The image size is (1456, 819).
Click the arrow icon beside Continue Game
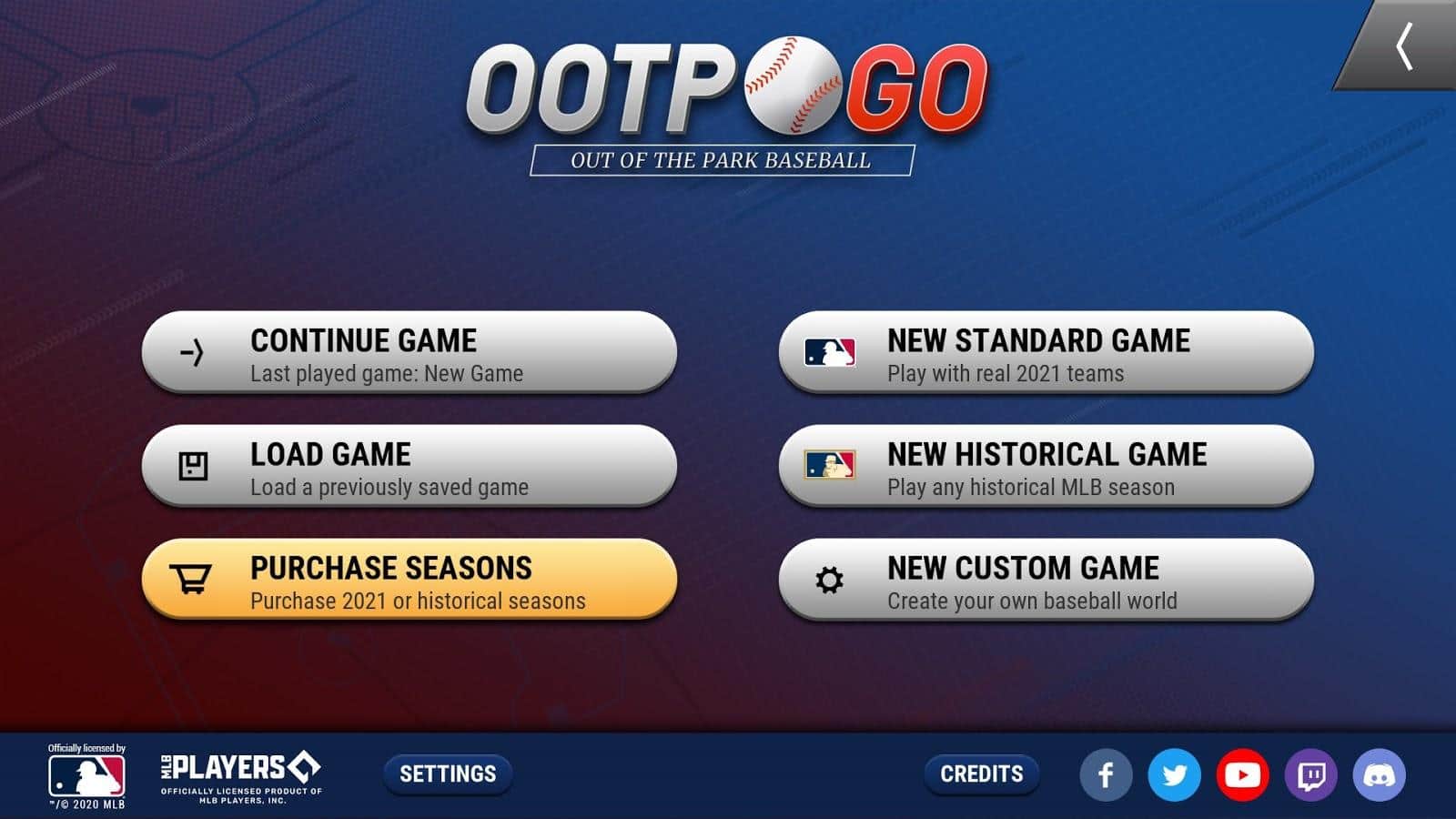(191, 352)
